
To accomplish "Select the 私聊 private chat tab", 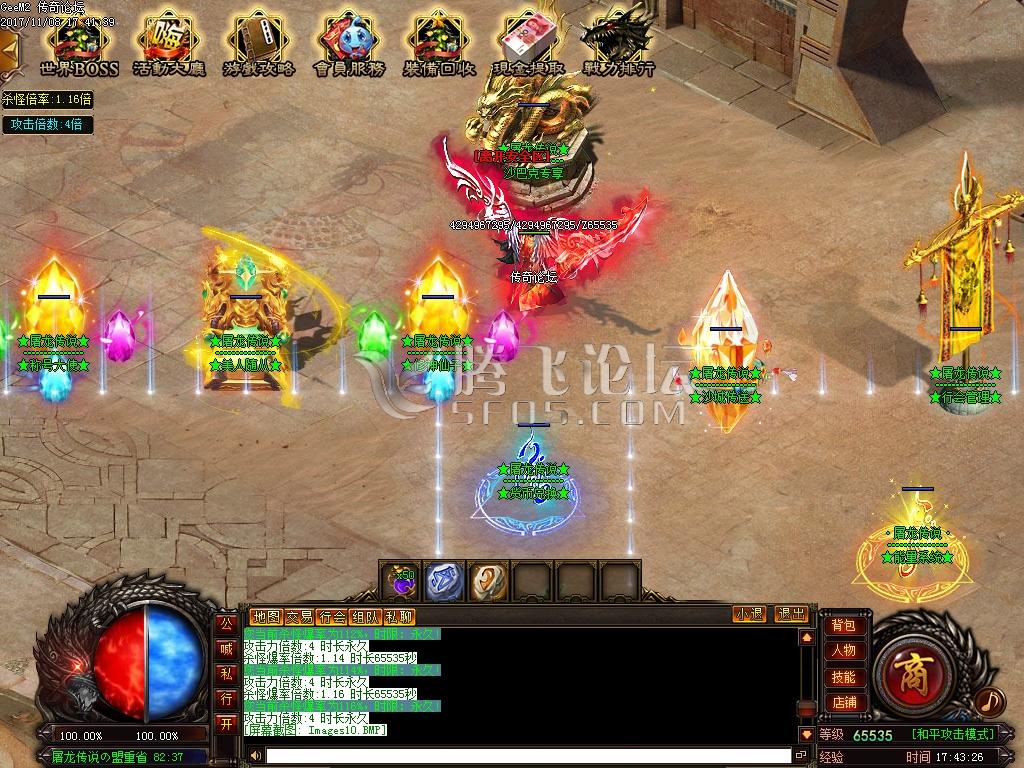I will click(399, 616).
